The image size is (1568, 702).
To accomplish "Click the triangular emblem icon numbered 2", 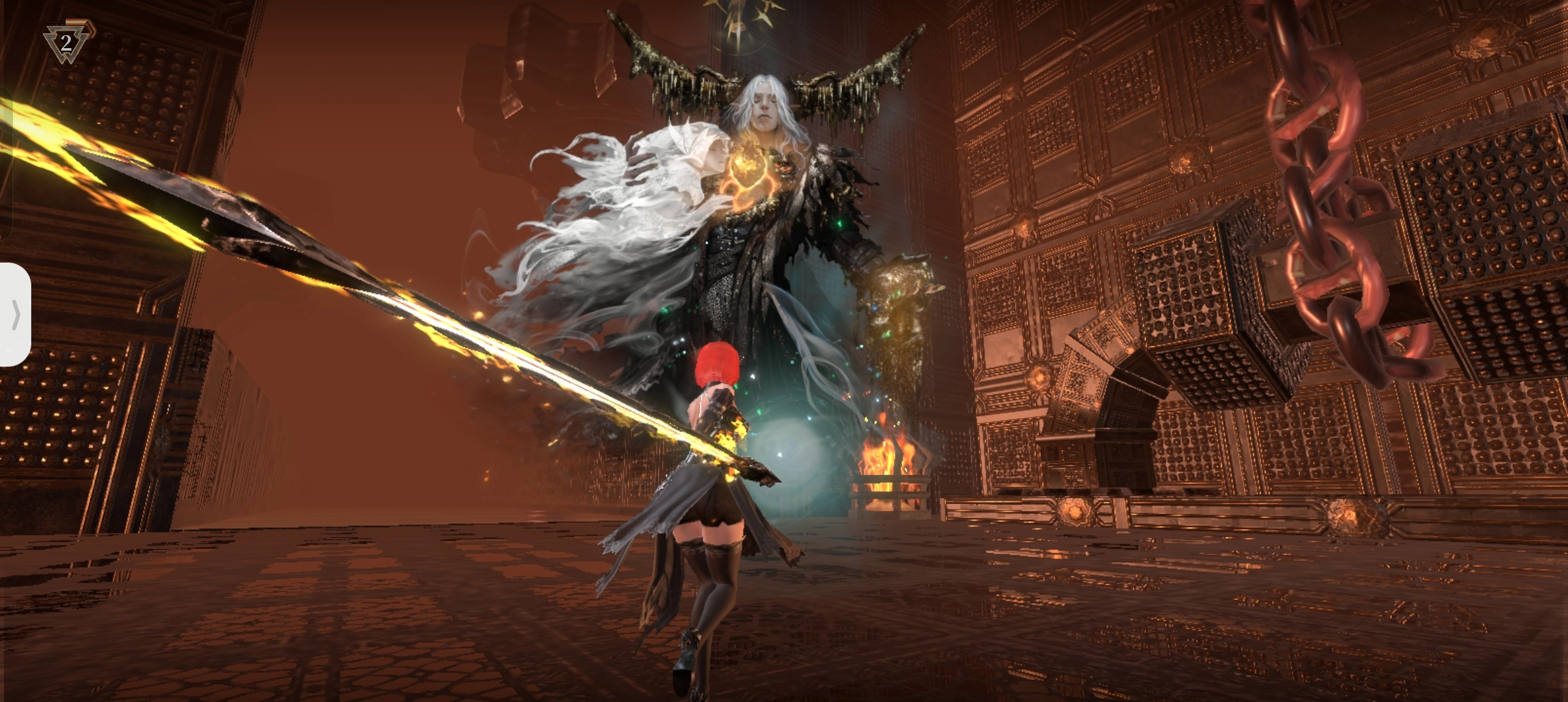I will click(66, 43).
